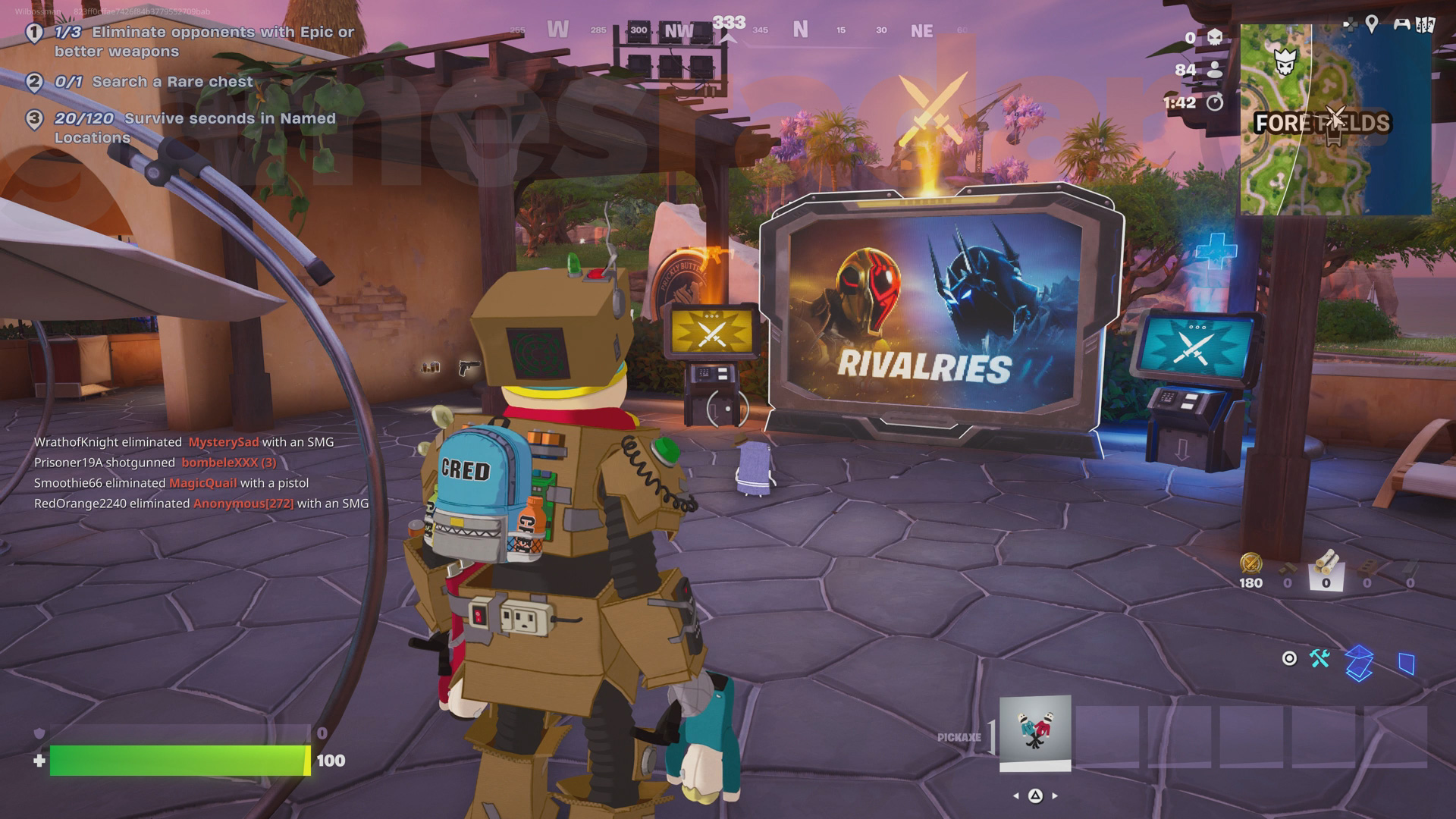This screenshot has height=819, width=1456.
Task: Toggle wood as the active building material
Action: click(x=1326, y=564)
